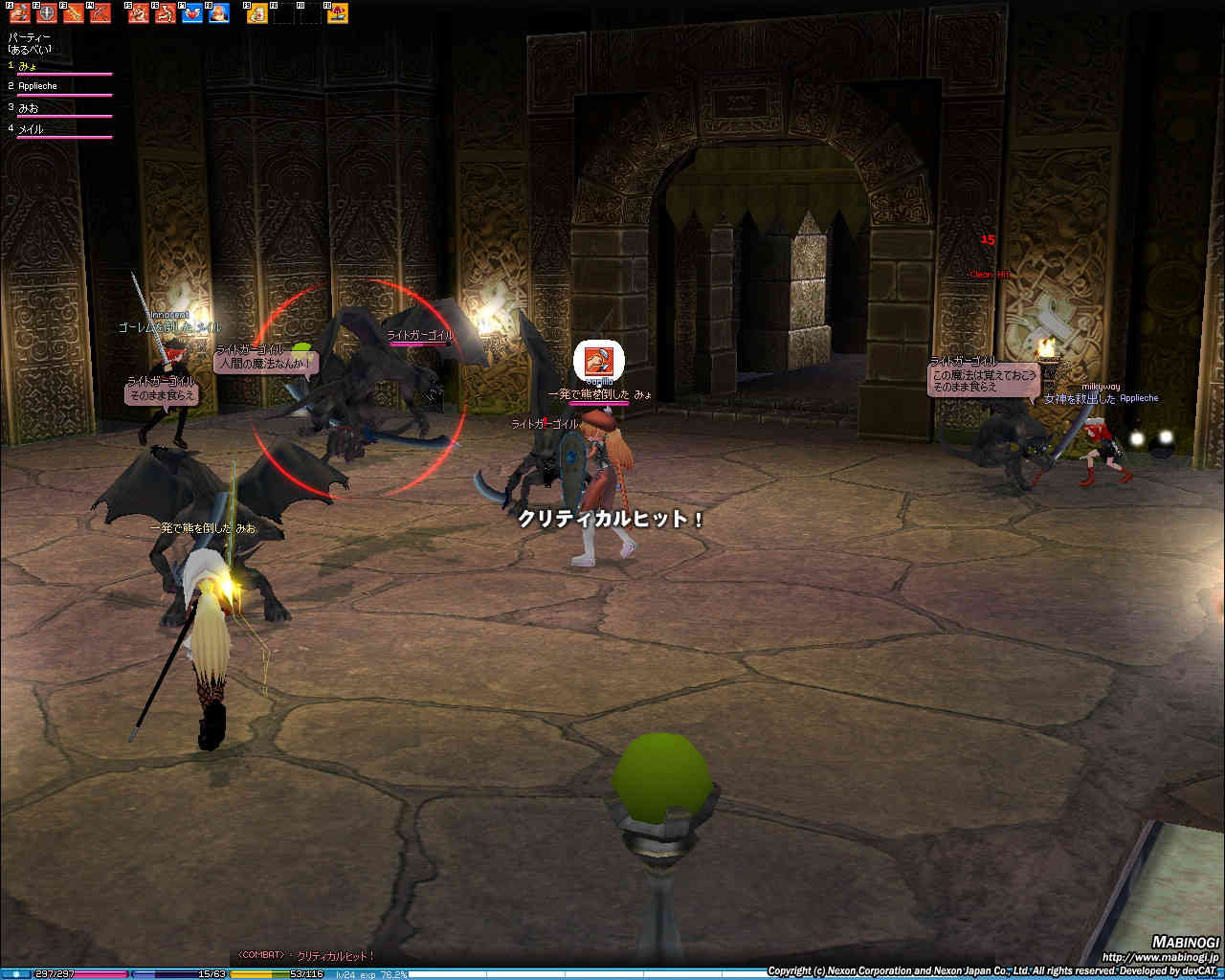
Task: Activate the F12 umbrella icon slot
Action: click(x=338, y=12)
